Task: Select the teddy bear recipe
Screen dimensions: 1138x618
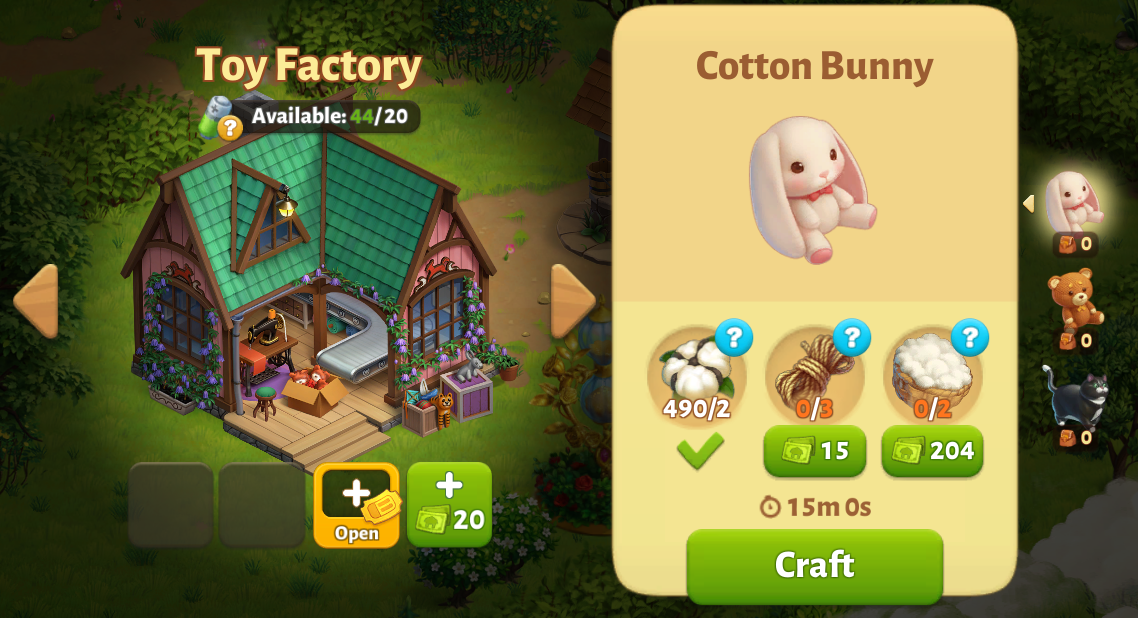Action: [x=1075, y=298]
